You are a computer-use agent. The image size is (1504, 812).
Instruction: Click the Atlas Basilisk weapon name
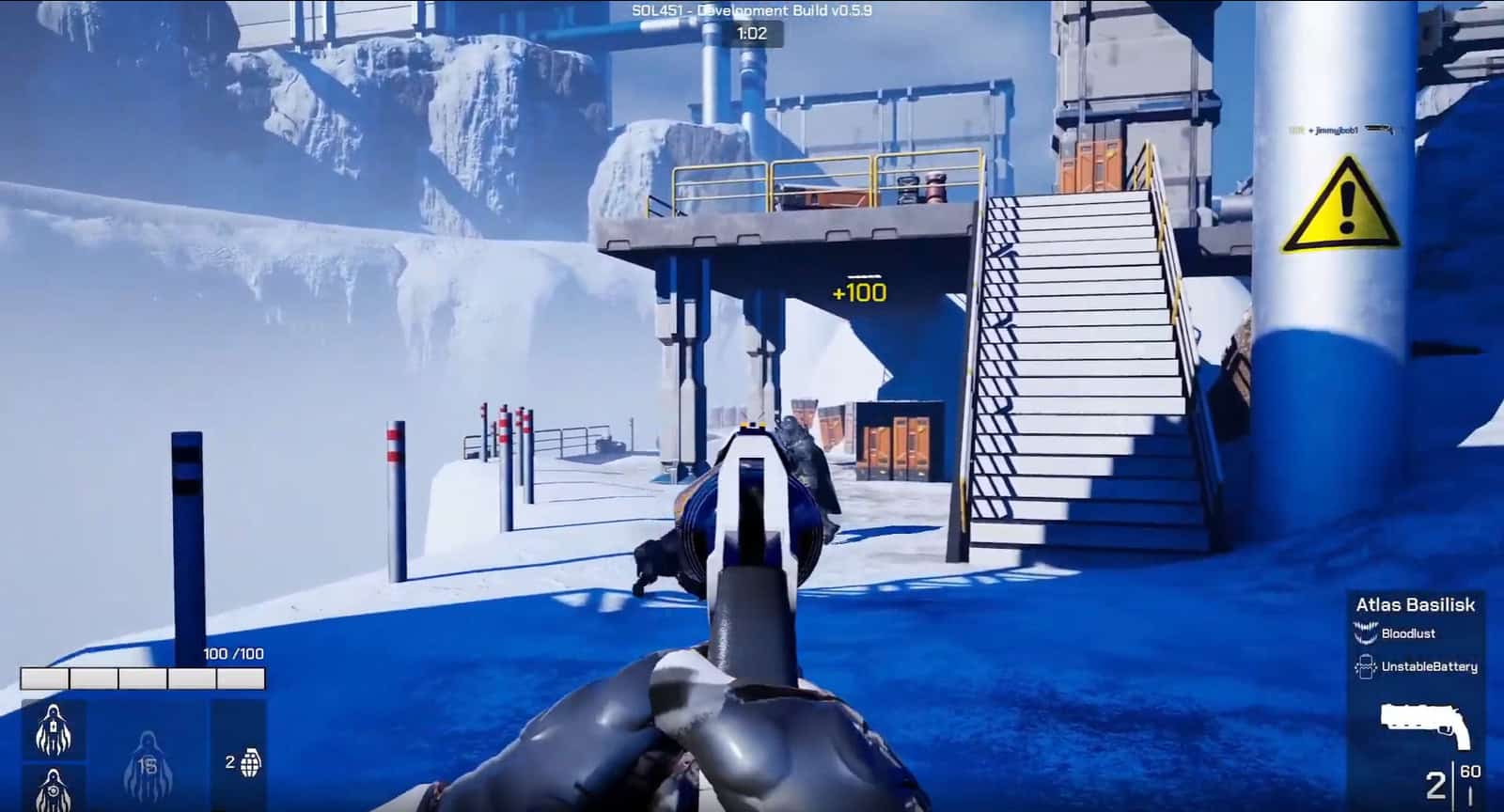coord(1414,606)
